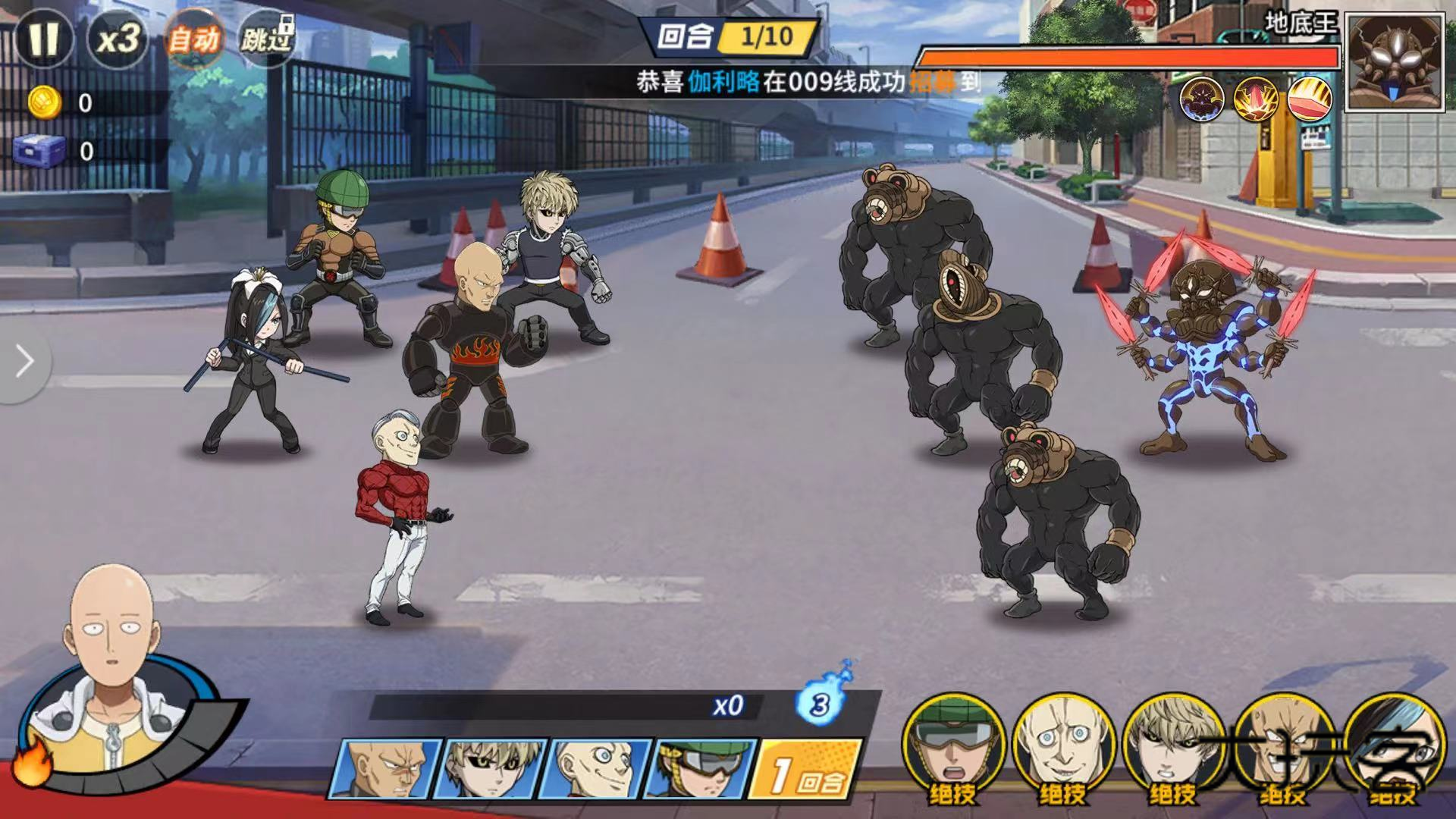Inspect the boss's purple monster skill icon
Viewport: 1456px width, 819px height.
1202,99
